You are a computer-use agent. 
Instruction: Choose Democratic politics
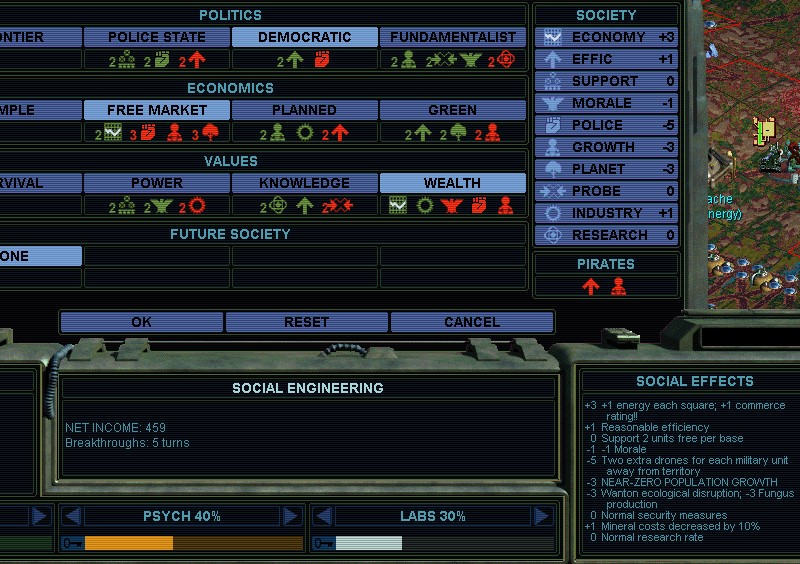[x=304, y=37]
